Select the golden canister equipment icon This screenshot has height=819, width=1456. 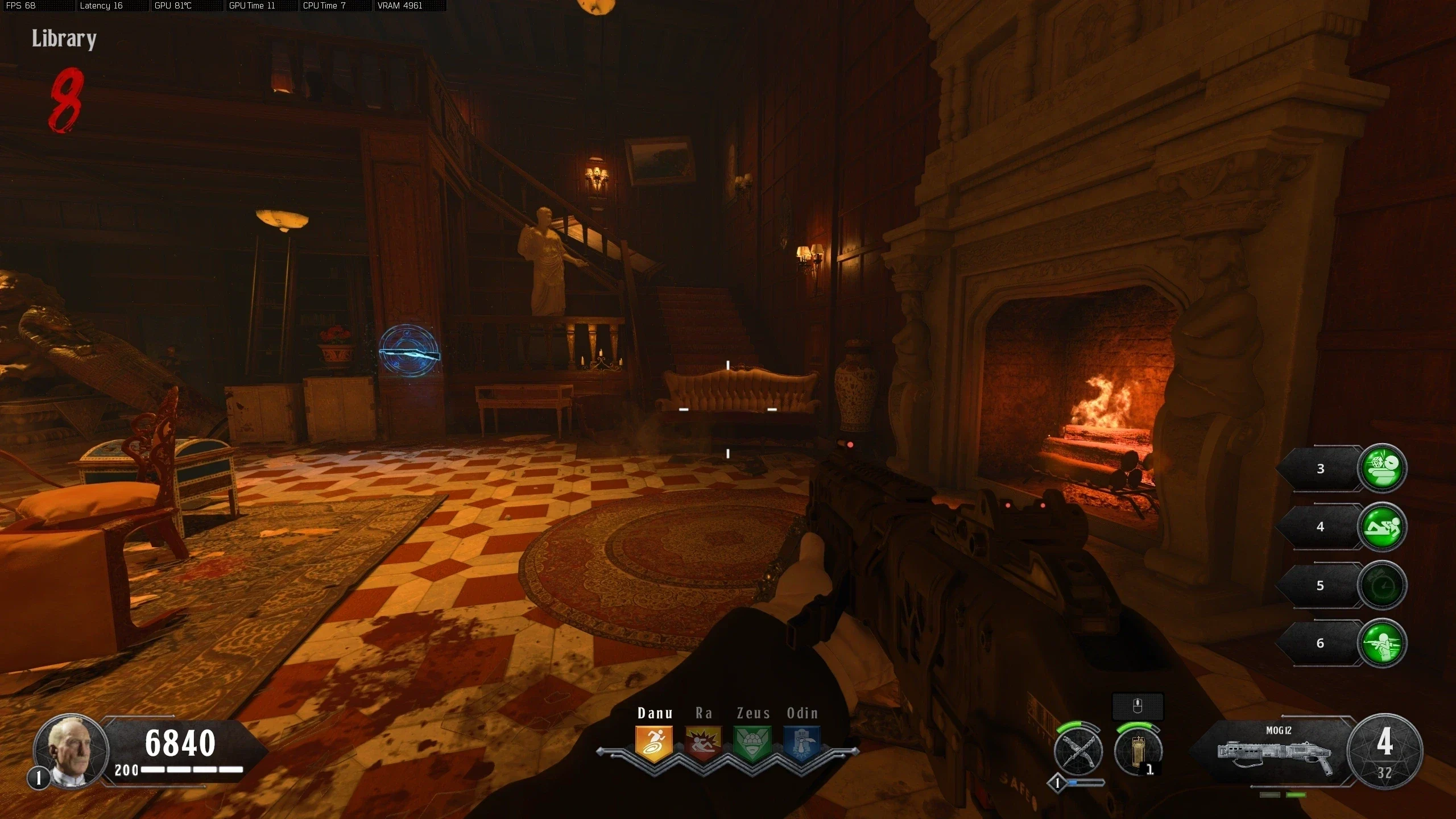[x=1137, y=751]
